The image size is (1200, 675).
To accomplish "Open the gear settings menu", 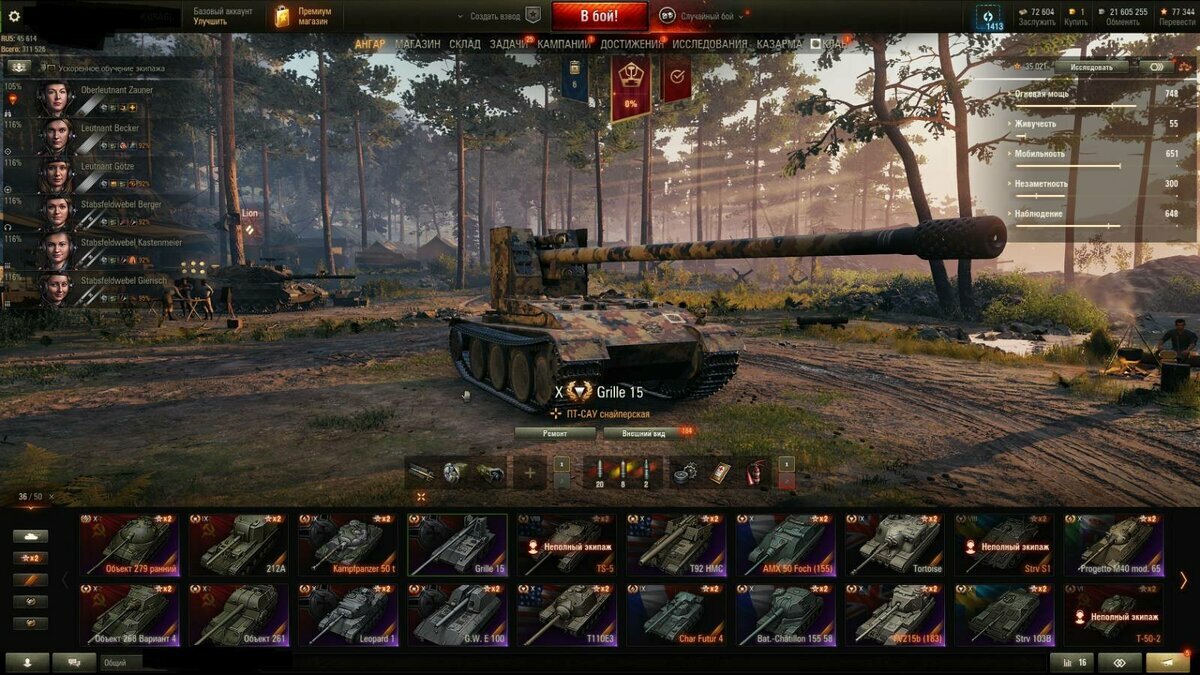I will (x=14, y=16).
